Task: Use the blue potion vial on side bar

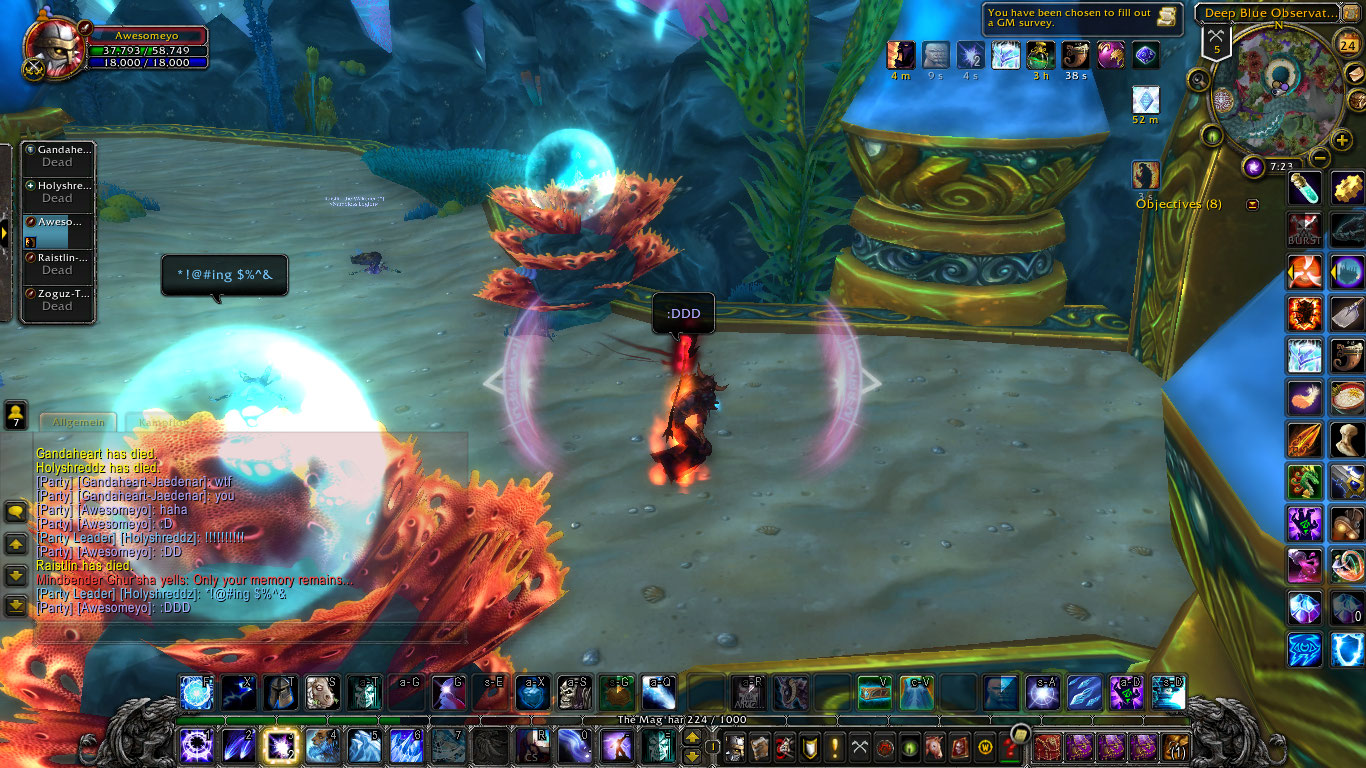Action: [x=1305, y=188]
